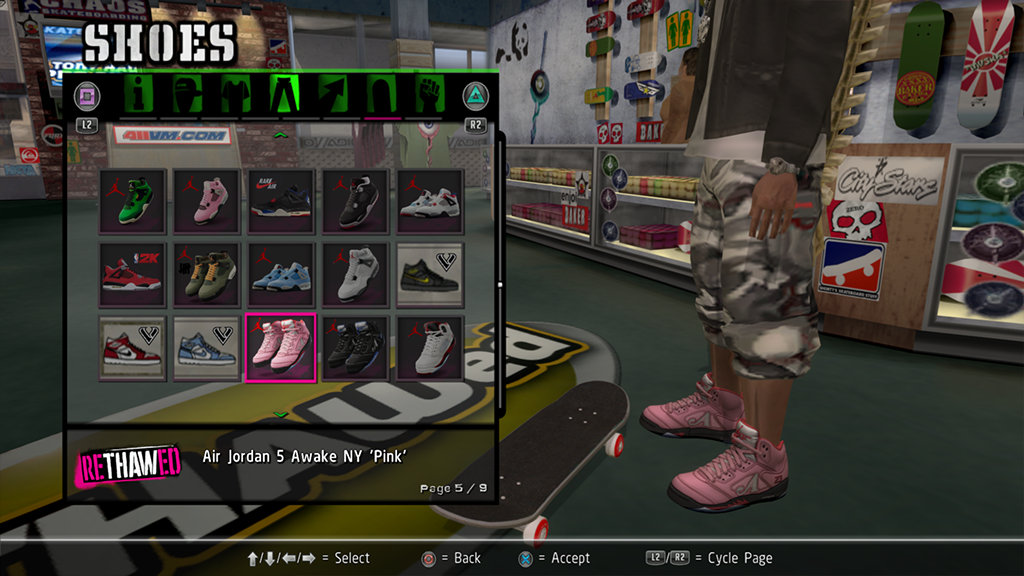Pick the black and blue Rare Air shoe
This screenshot has height=576, width=1024.
281,201
